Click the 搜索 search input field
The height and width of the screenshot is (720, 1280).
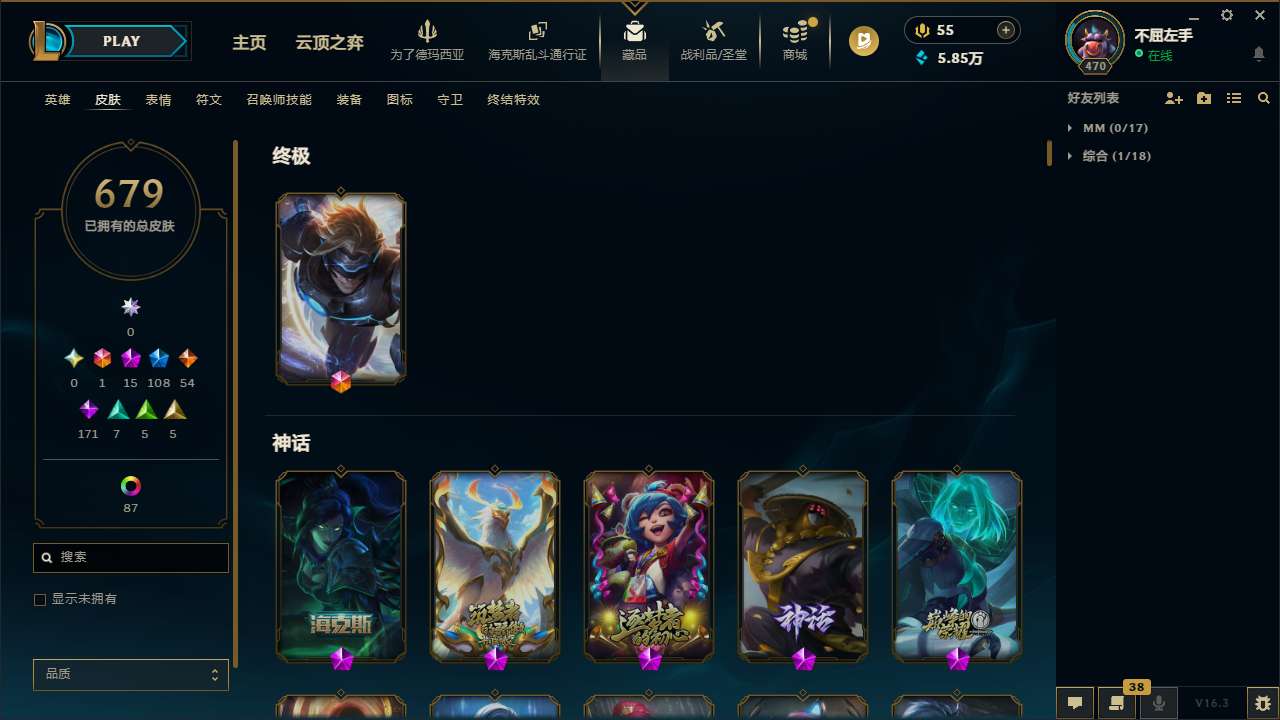click(130, 557)
